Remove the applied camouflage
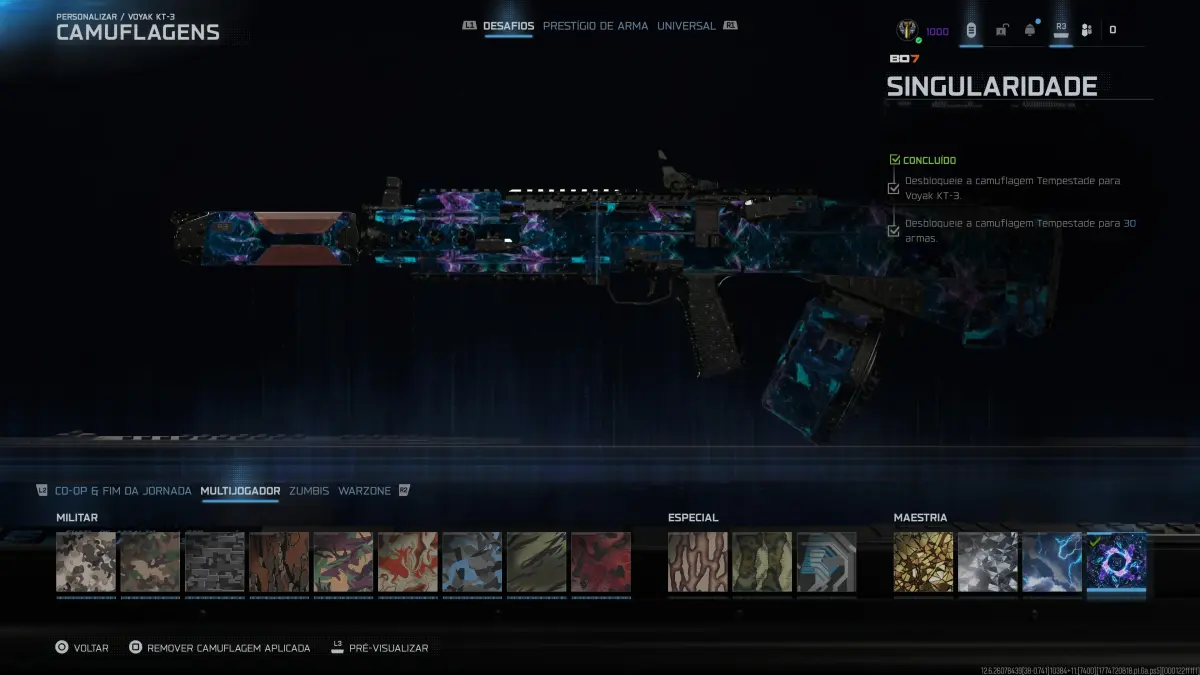This screenshot has width=1200, height=675. coord(219,648)
